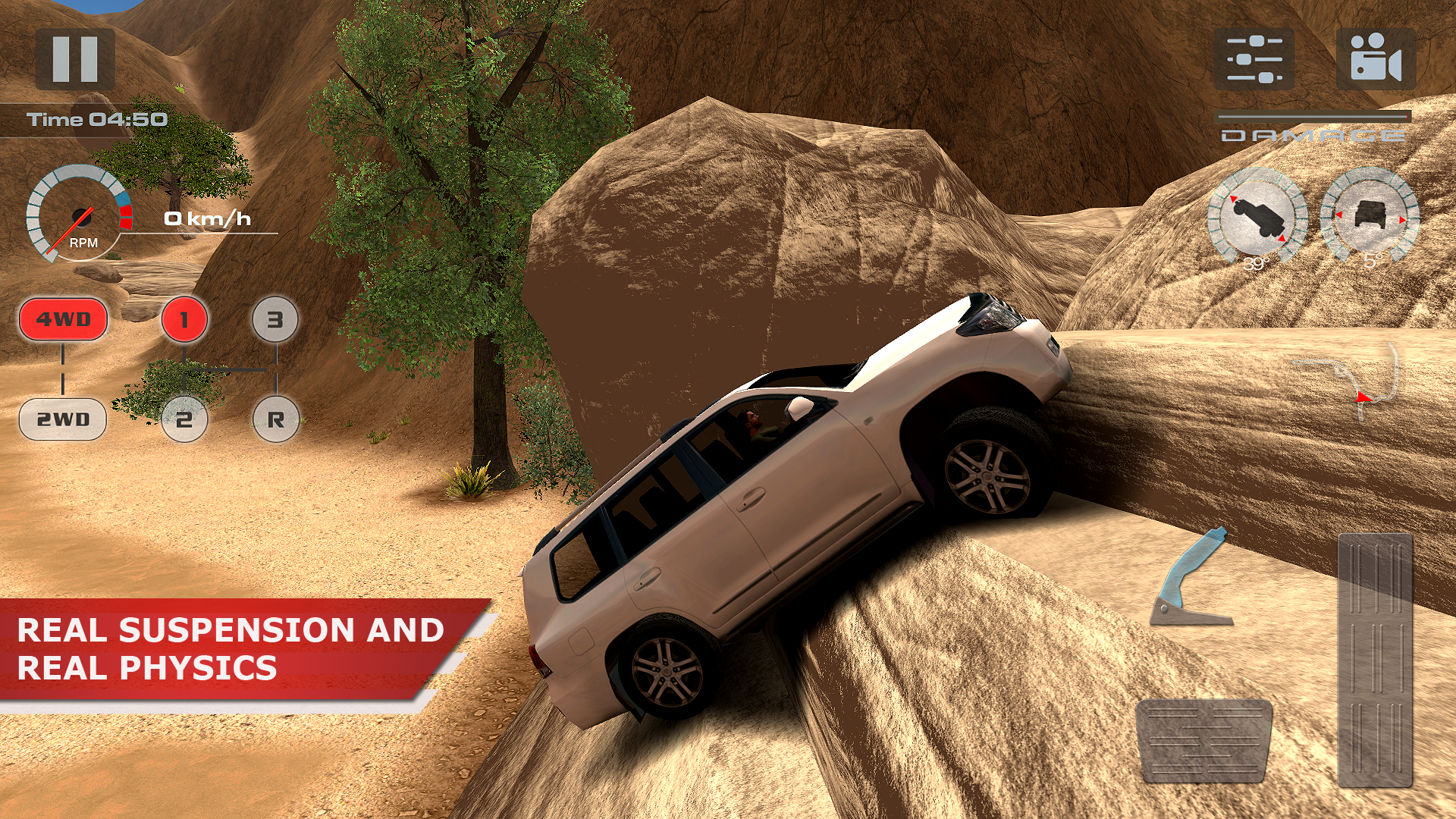Switch to 2WD drive mode
This screenshot has width=1456, height=819.
coord(63,419)
